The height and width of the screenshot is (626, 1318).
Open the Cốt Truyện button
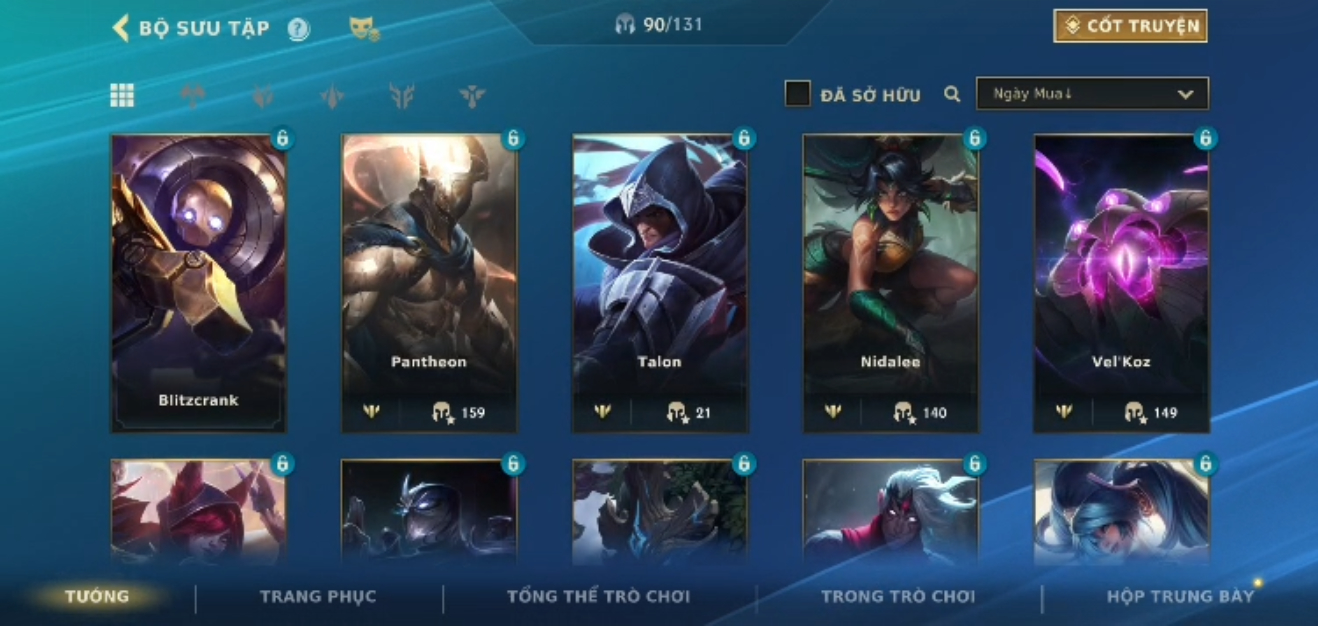coord(1130,26)
